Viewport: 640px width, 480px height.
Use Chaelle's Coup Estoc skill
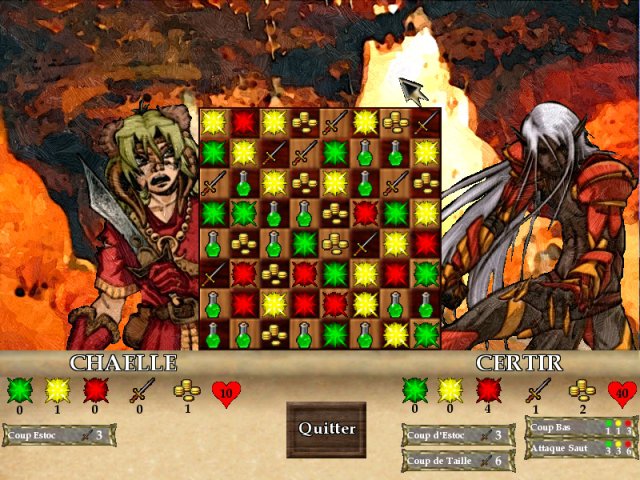click(59, 435)
